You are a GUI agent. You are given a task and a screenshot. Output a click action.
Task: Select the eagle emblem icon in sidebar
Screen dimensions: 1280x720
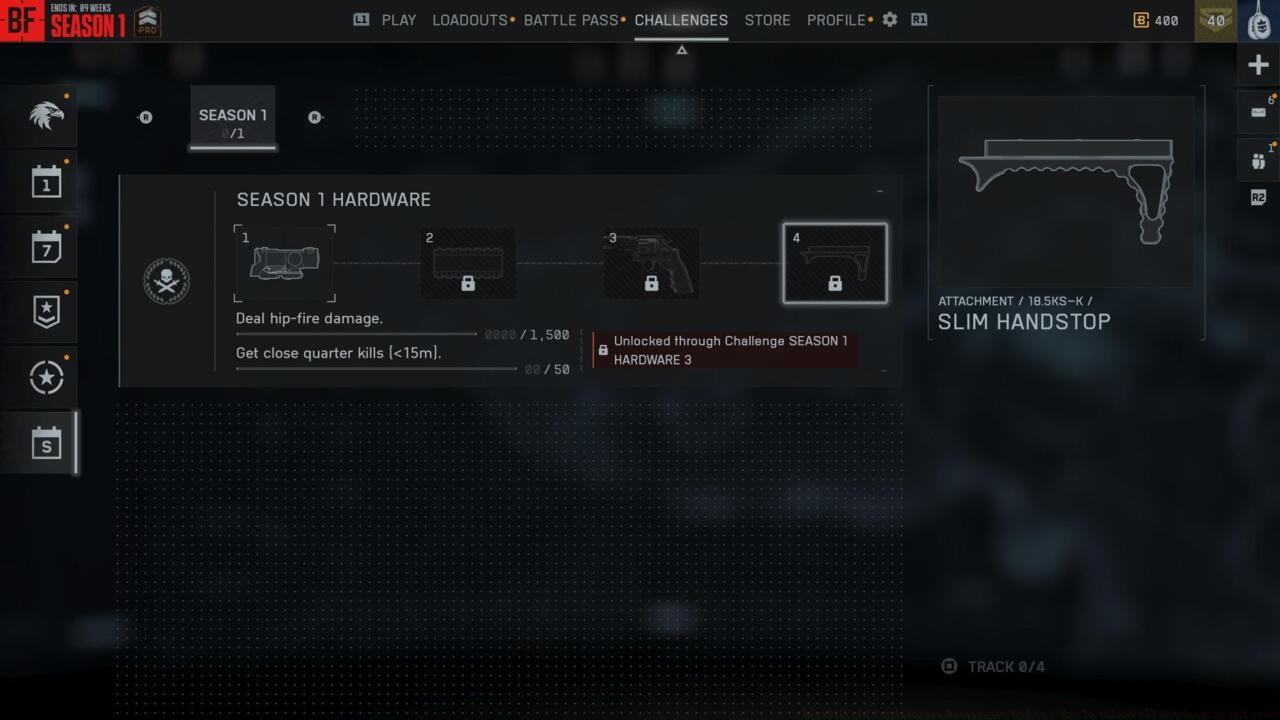[40, 115]
